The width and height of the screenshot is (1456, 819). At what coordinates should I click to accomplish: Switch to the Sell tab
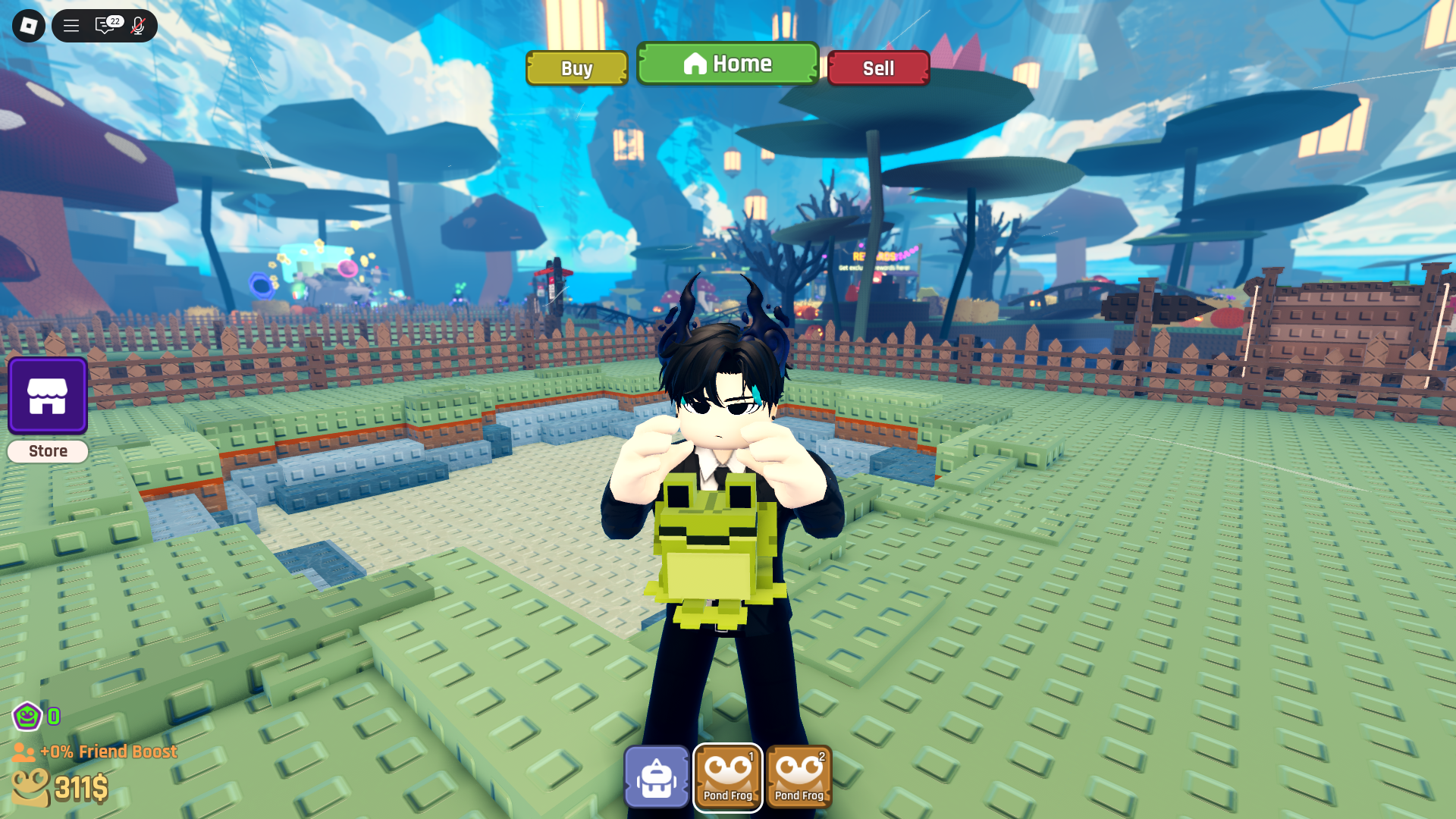(x=878, y=68)
